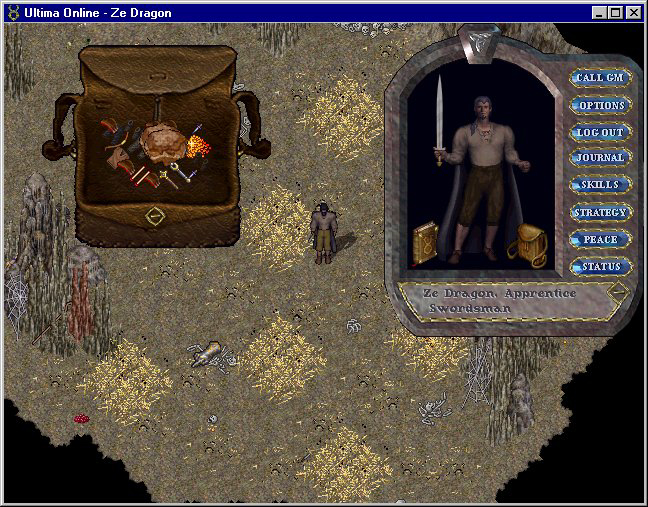Viewport: 648px width, 507px height.
Task: Log out of the game
Action: tap(600, 132)
